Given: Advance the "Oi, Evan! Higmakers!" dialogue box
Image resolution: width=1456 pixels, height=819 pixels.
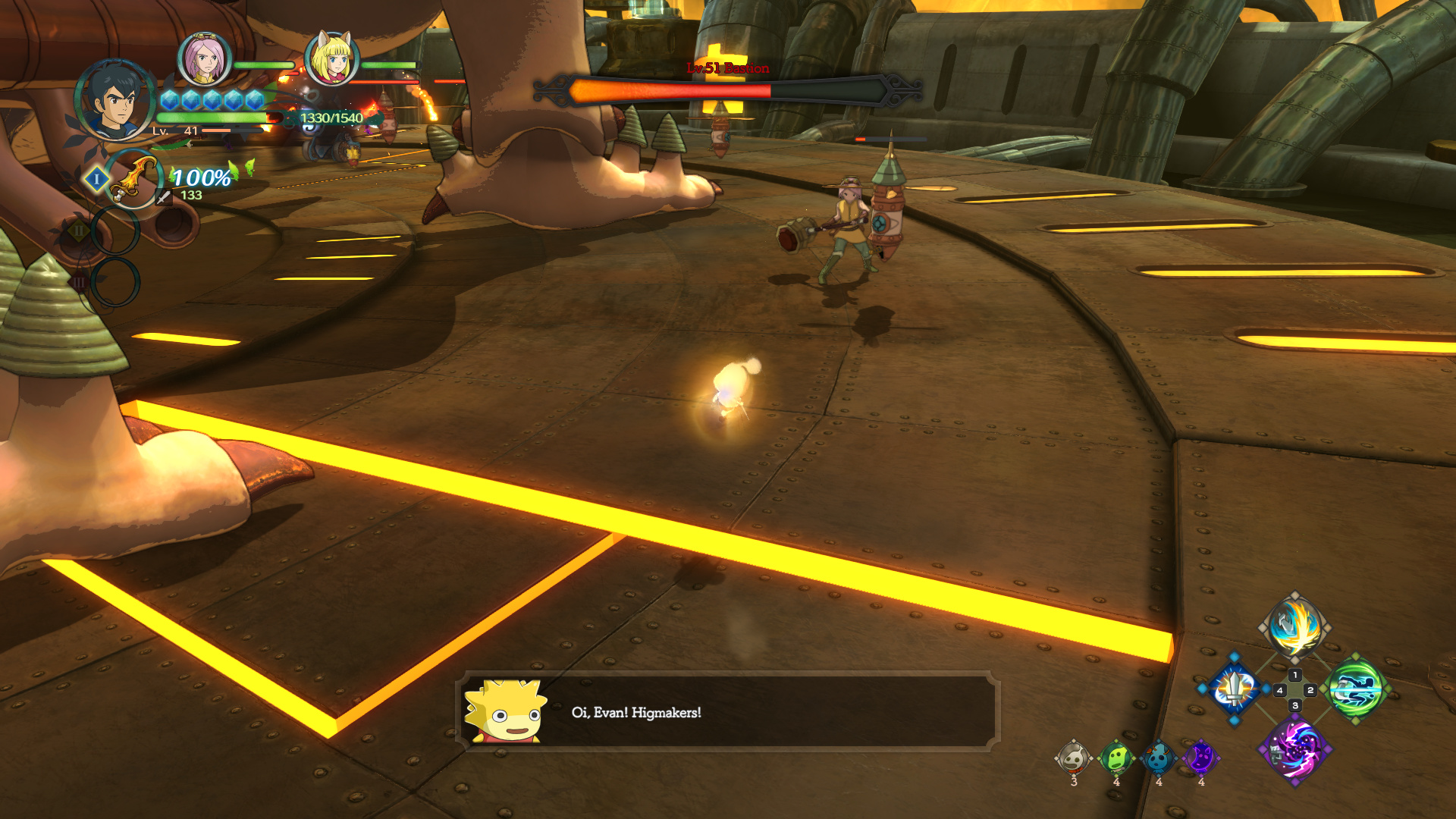Looking at the screenshot, I should (728, 712).
